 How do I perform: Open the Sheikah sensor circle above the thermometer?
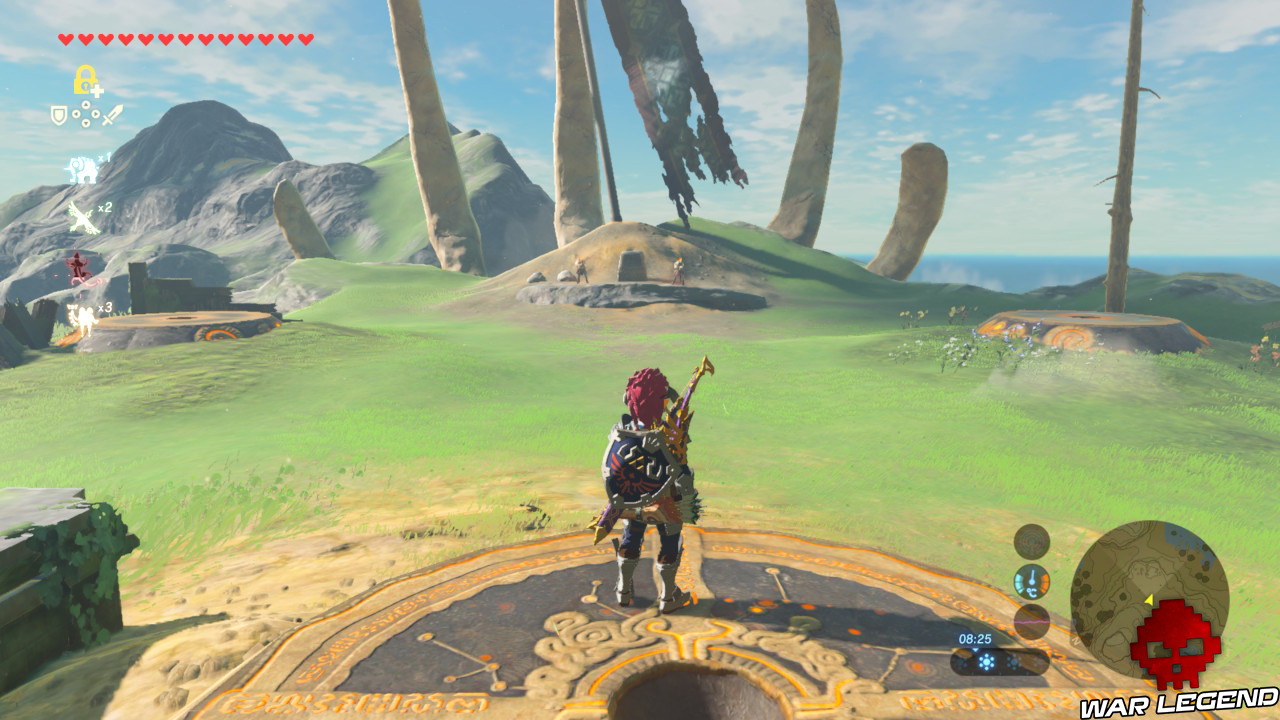pyautogui.click(x=1032, y=544)
